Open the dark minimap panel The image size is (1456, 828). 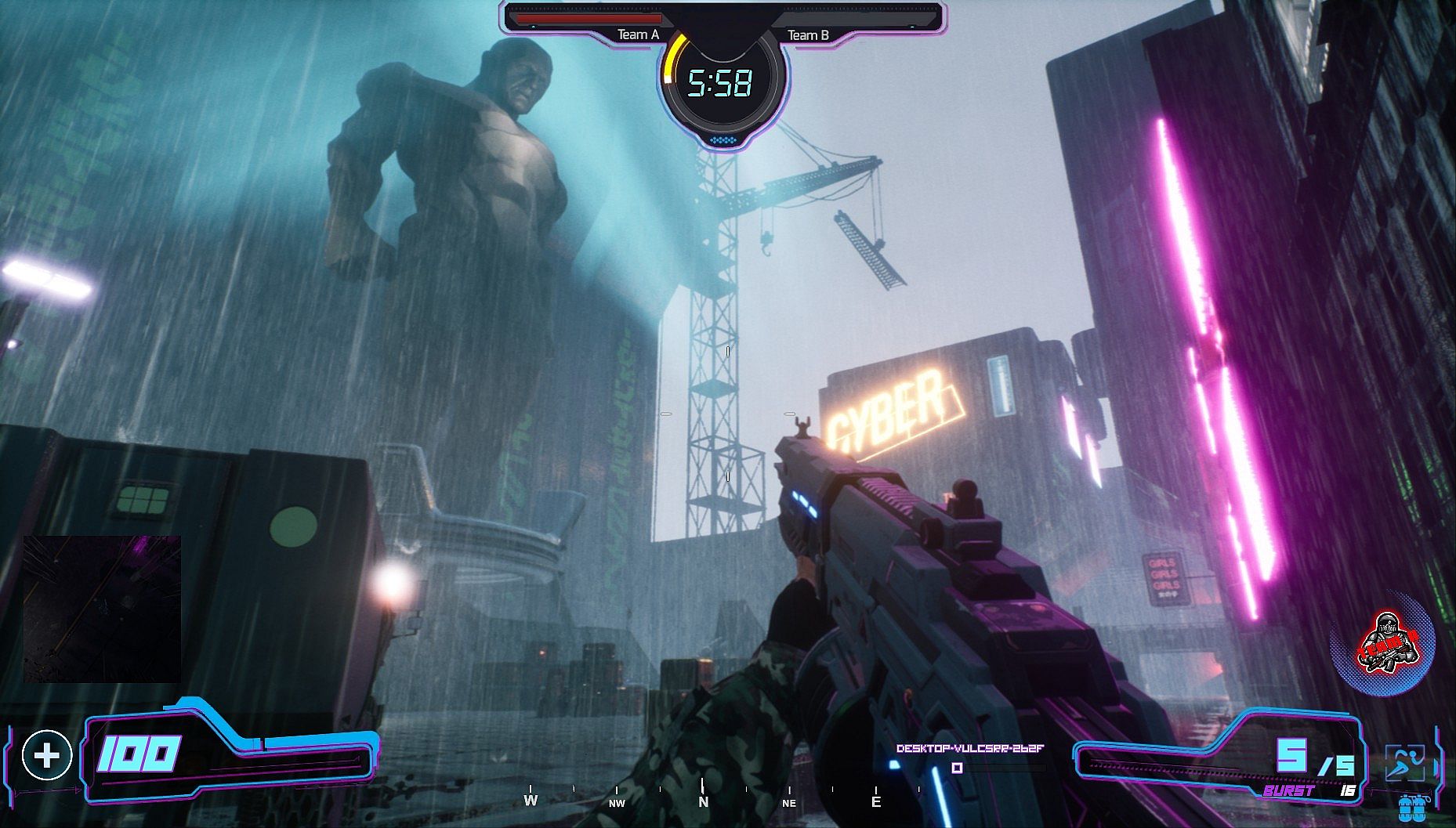pos(102,609)
